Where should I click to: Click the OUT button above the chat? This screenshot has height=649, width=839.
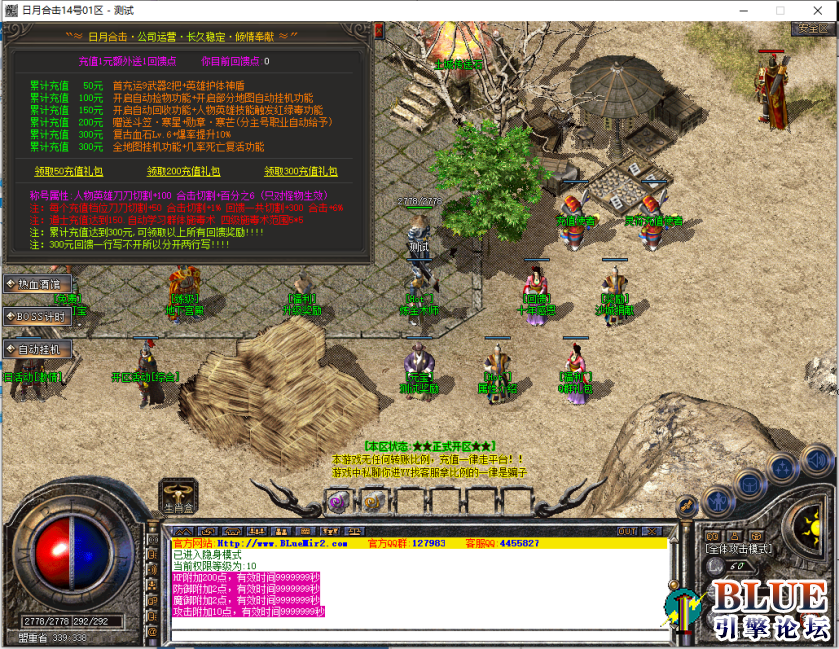click(627, 531)
